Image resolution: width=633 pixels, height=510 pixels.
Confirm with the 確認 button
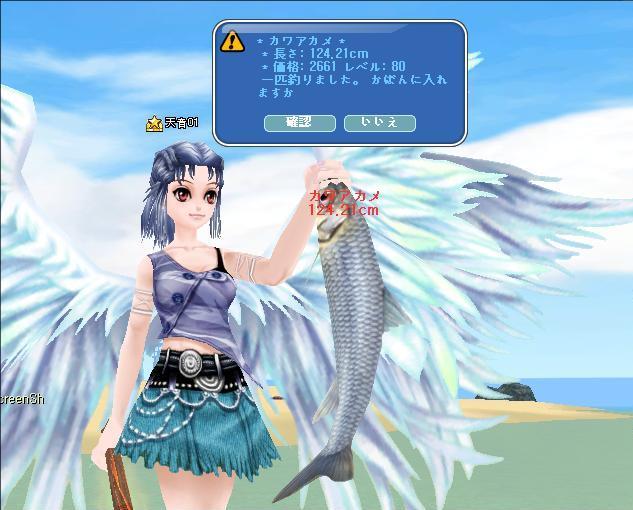point(299,123)
